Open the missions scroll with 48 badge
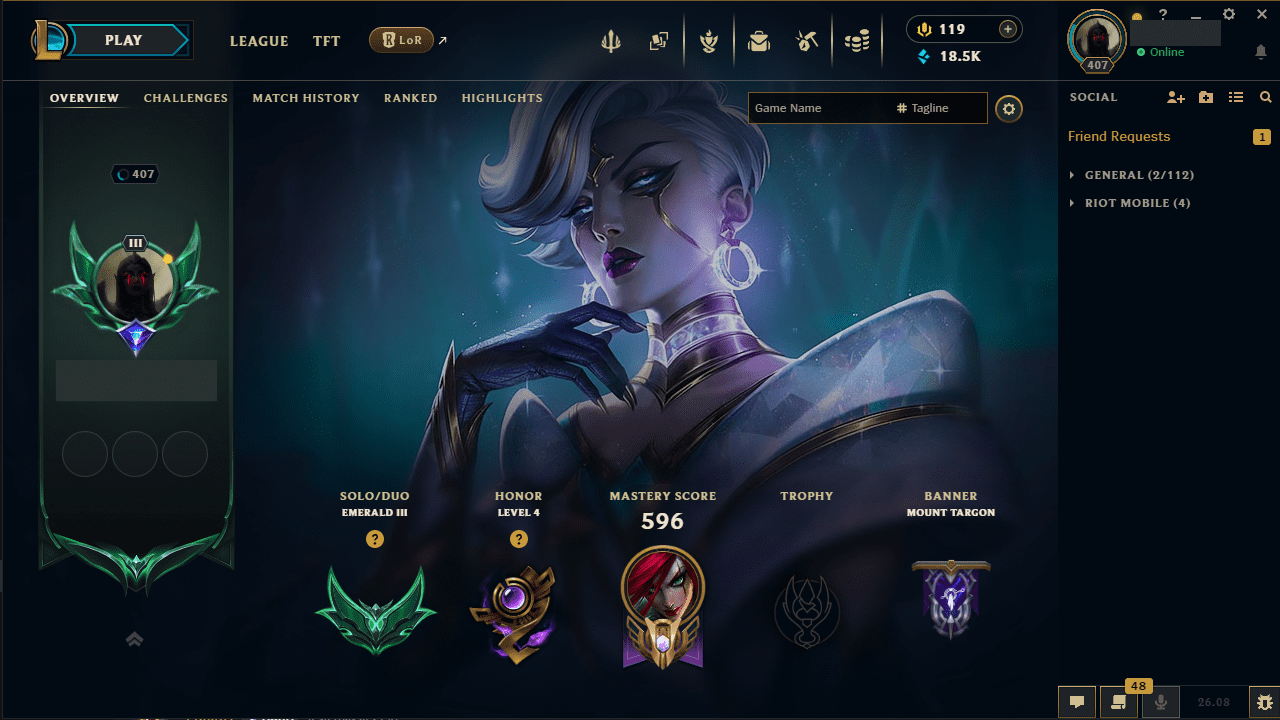The height and width of the screenshot is (720, 1280). 1119,701
